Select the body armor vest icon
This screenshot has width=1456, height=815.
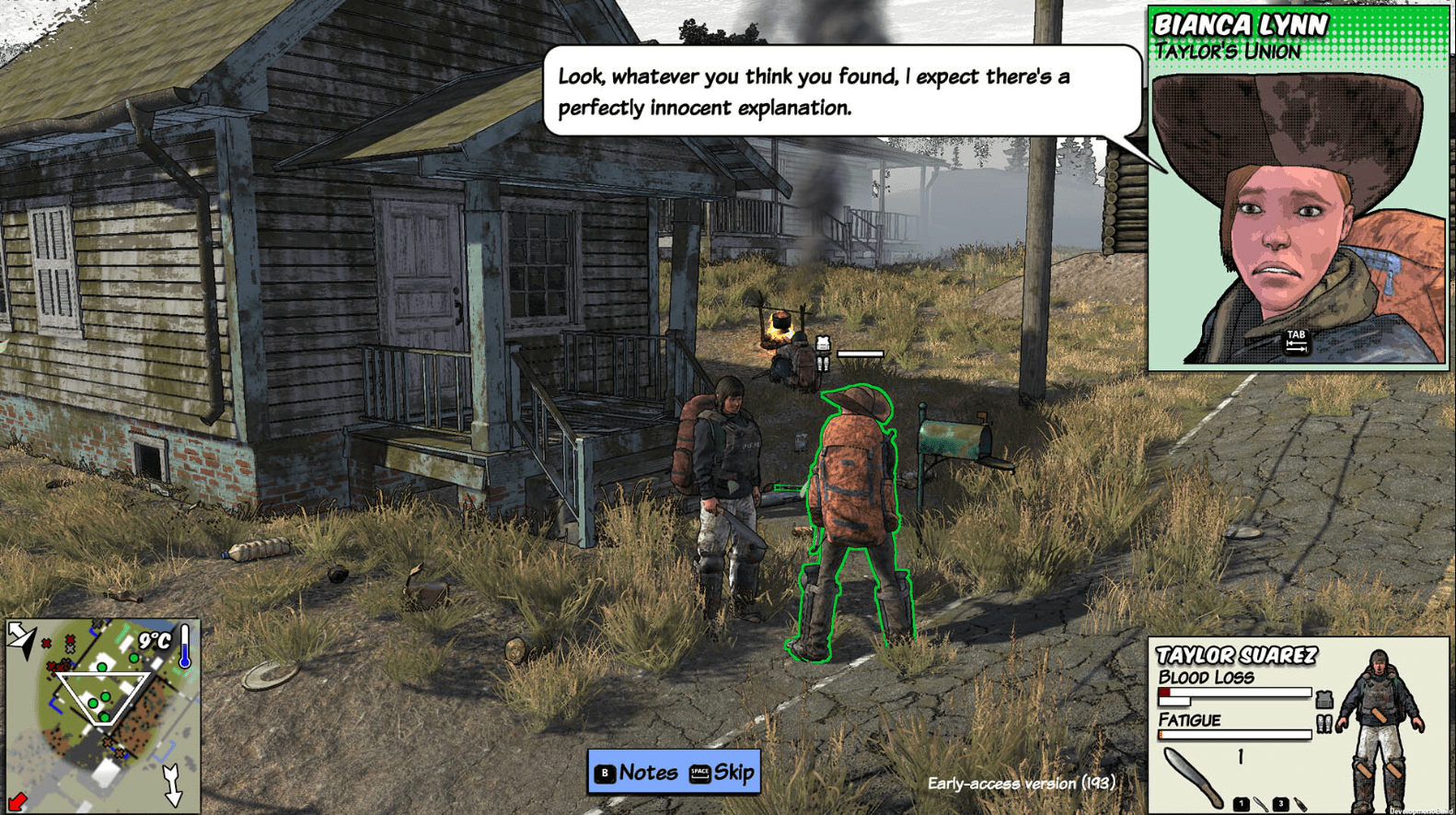(x=1324, y=698)
